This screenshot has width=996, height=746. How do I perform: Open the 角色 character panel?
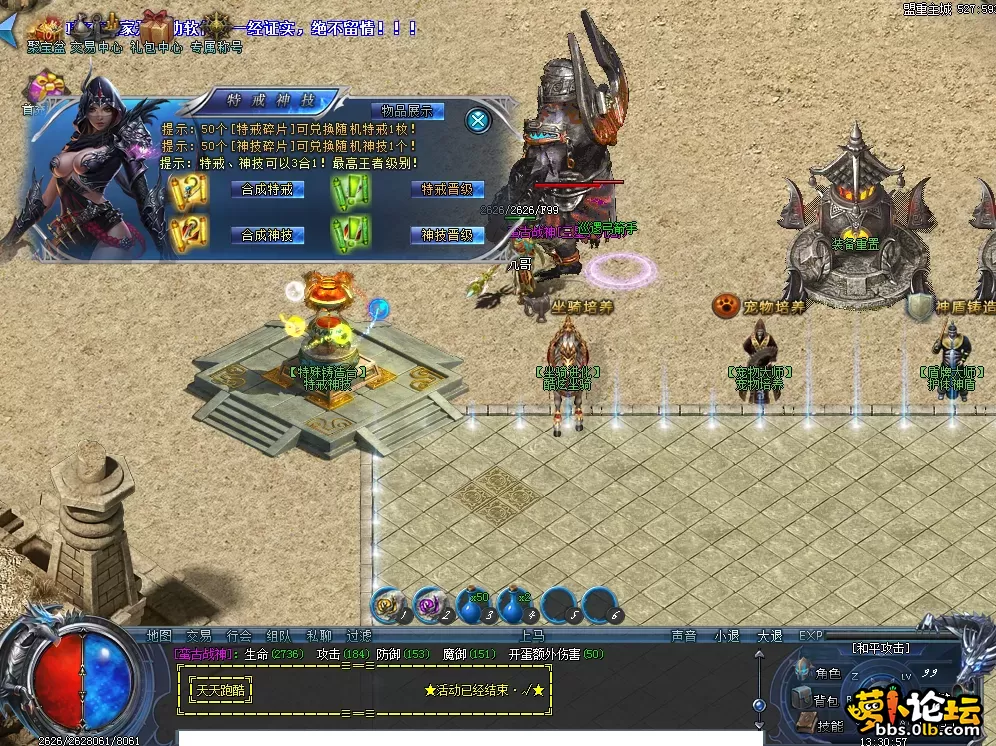tap(829, 673)
